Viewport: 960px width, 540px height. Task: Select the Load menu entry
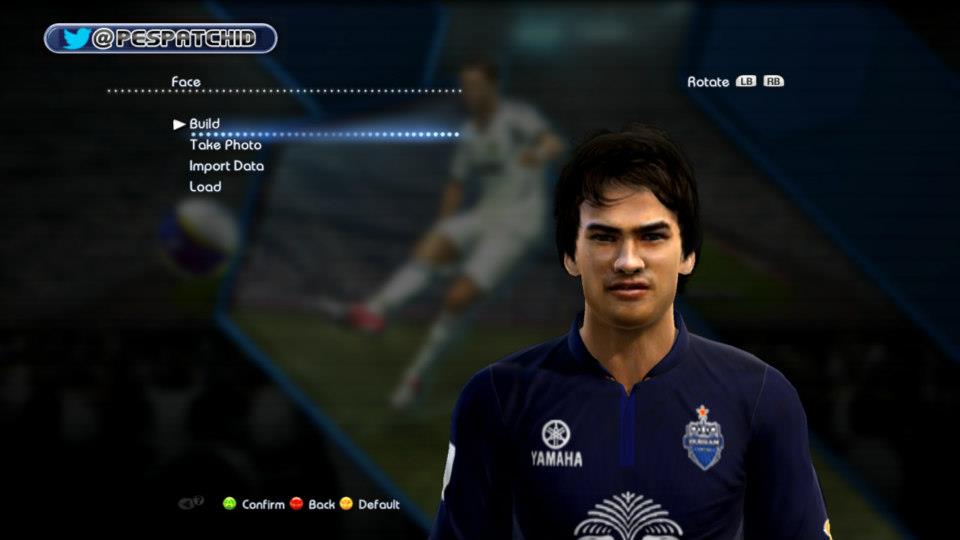pos(205,187)
